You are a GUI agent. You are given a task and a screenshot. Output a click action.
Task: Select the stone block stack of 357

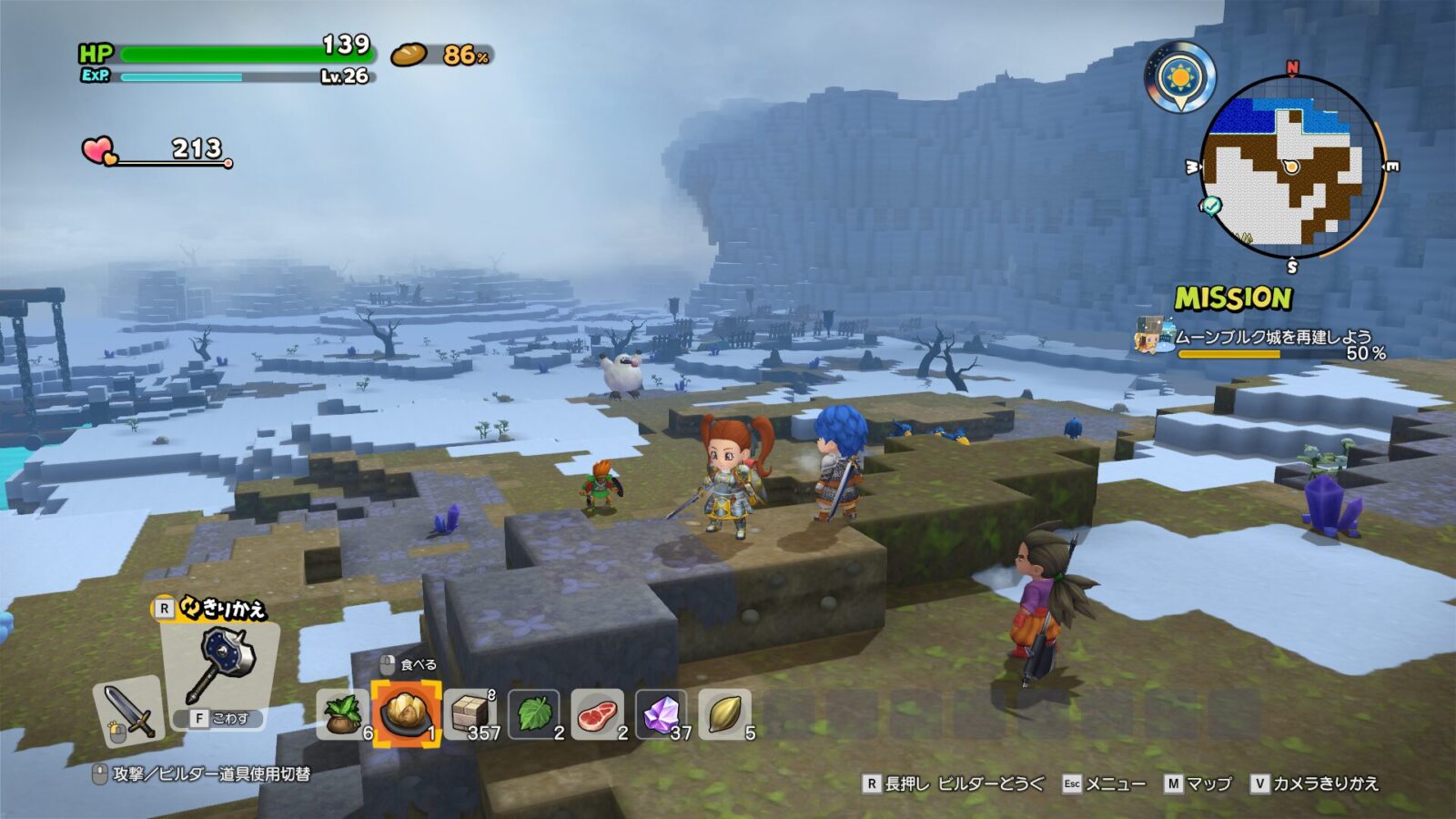pyautogui.click(x=470, y=713)
